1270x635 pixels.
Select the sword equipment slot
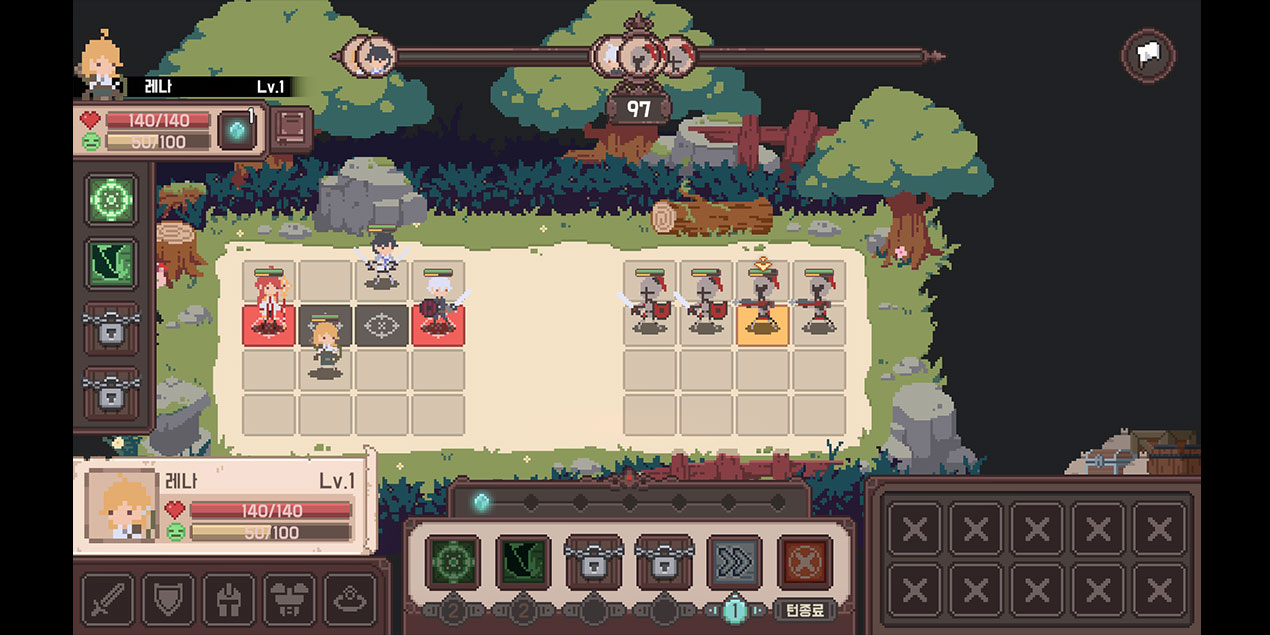coord(107,598)
